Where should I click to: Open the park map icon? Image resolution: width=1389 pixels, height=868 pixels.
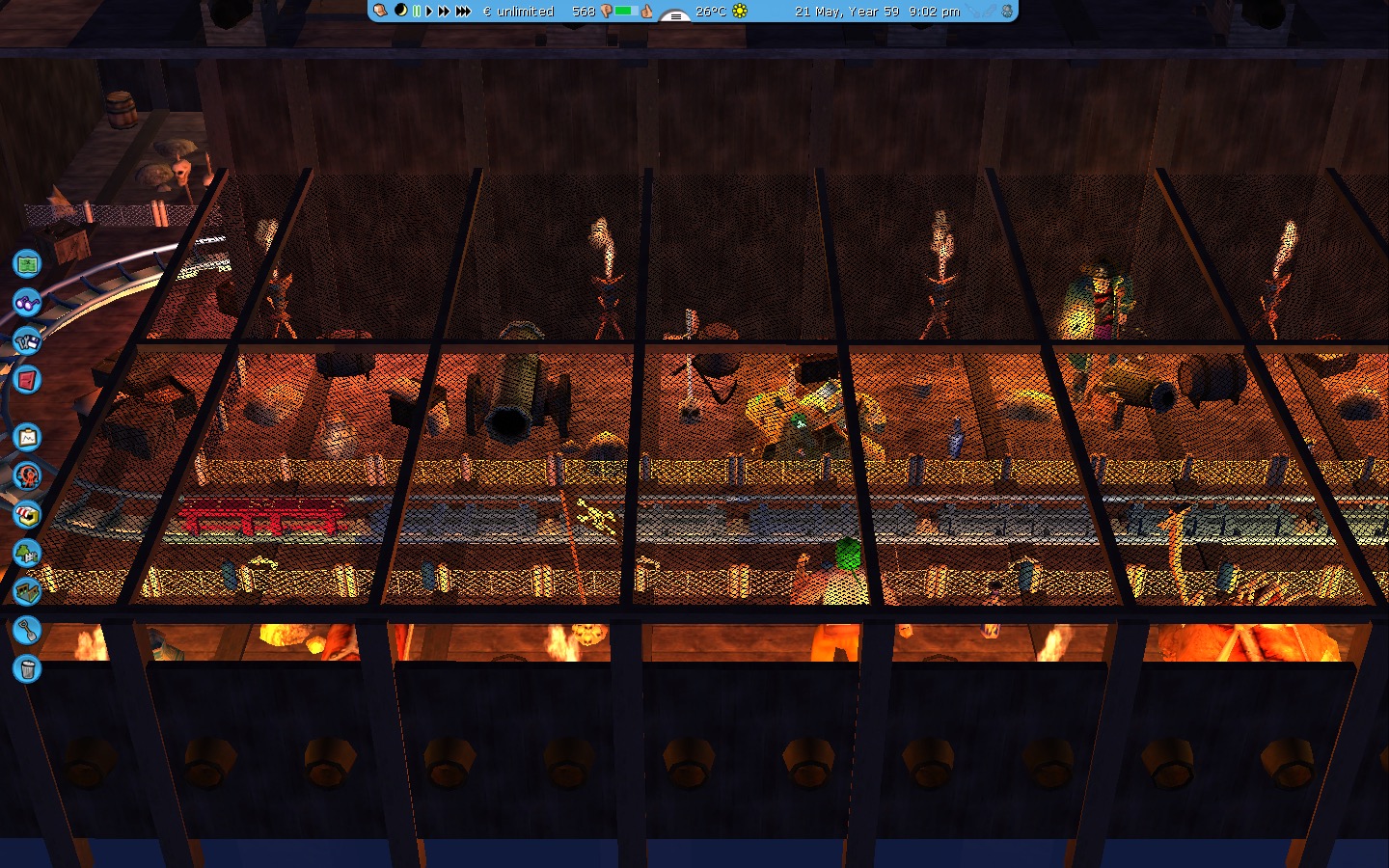point(27,263)
